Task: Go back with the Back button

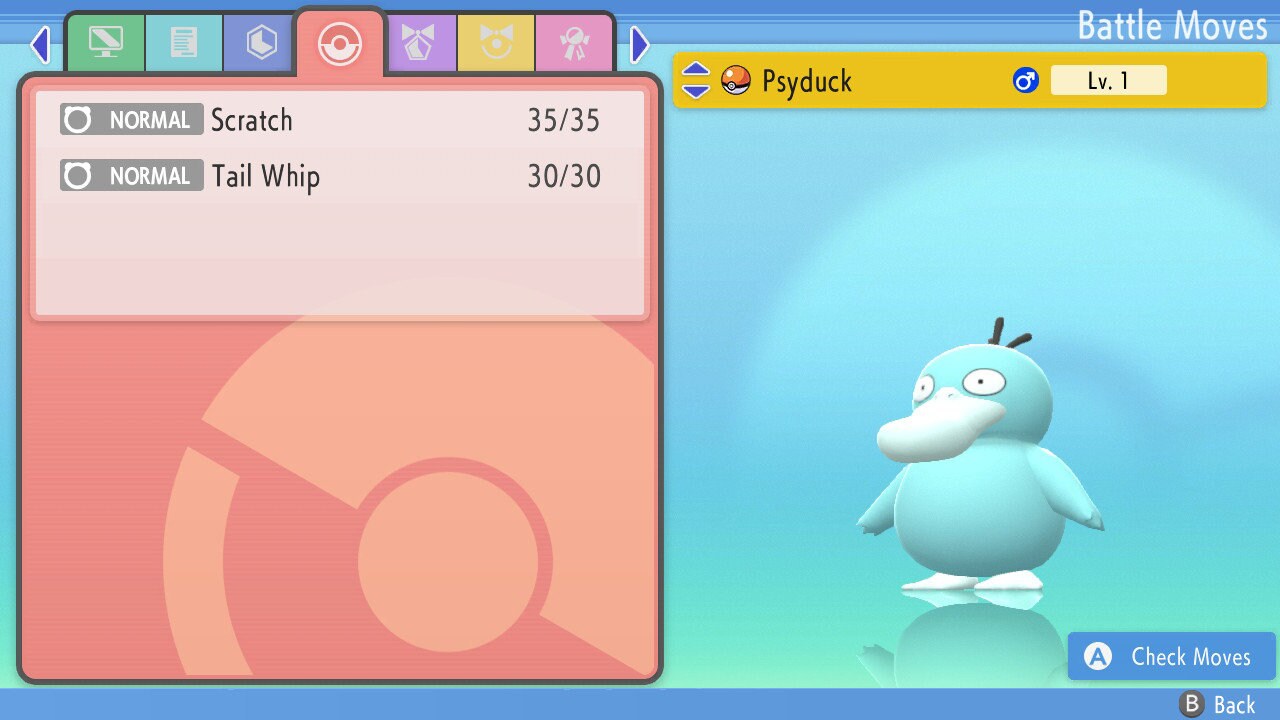Action: click(1218, 705)
